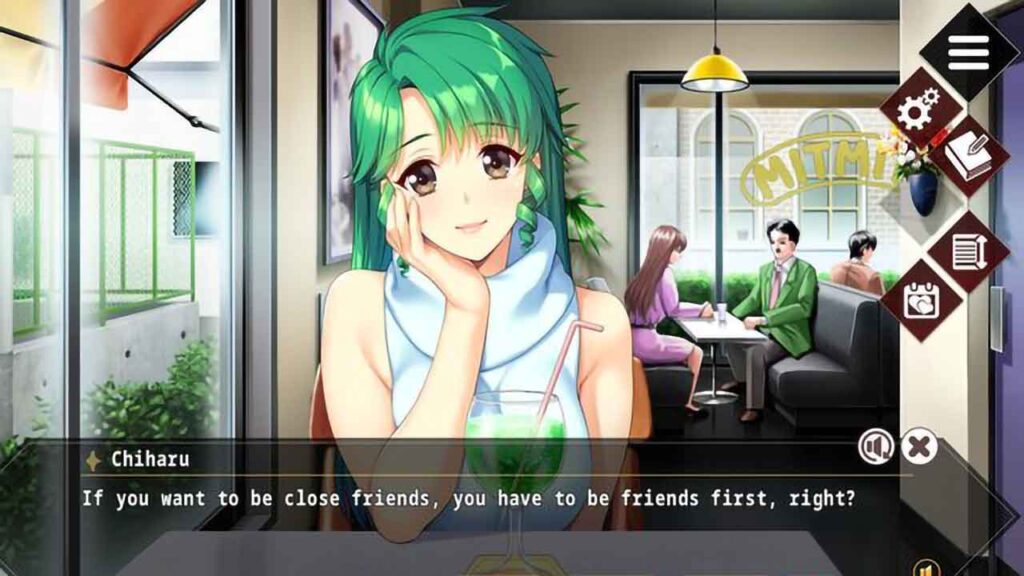Show the text backlog scroll icon
1024x576 pixels.
coord(968,250)
